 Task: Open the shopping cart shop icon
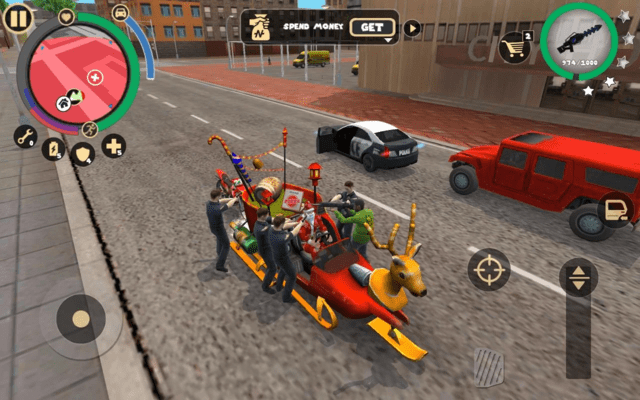[515, 45]
